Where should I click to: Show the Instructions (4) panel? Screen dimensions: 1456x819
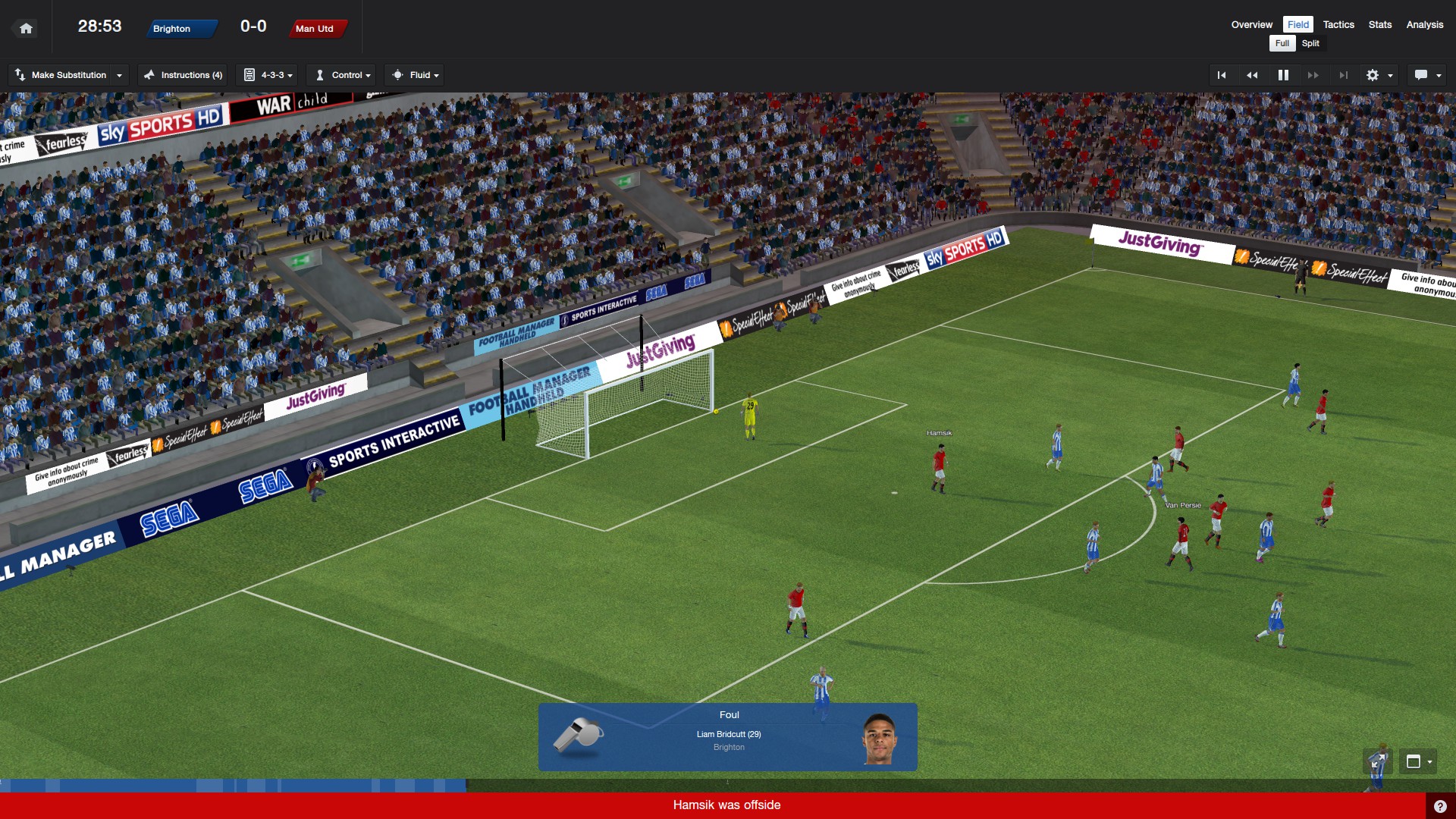[x=183, y=75]
